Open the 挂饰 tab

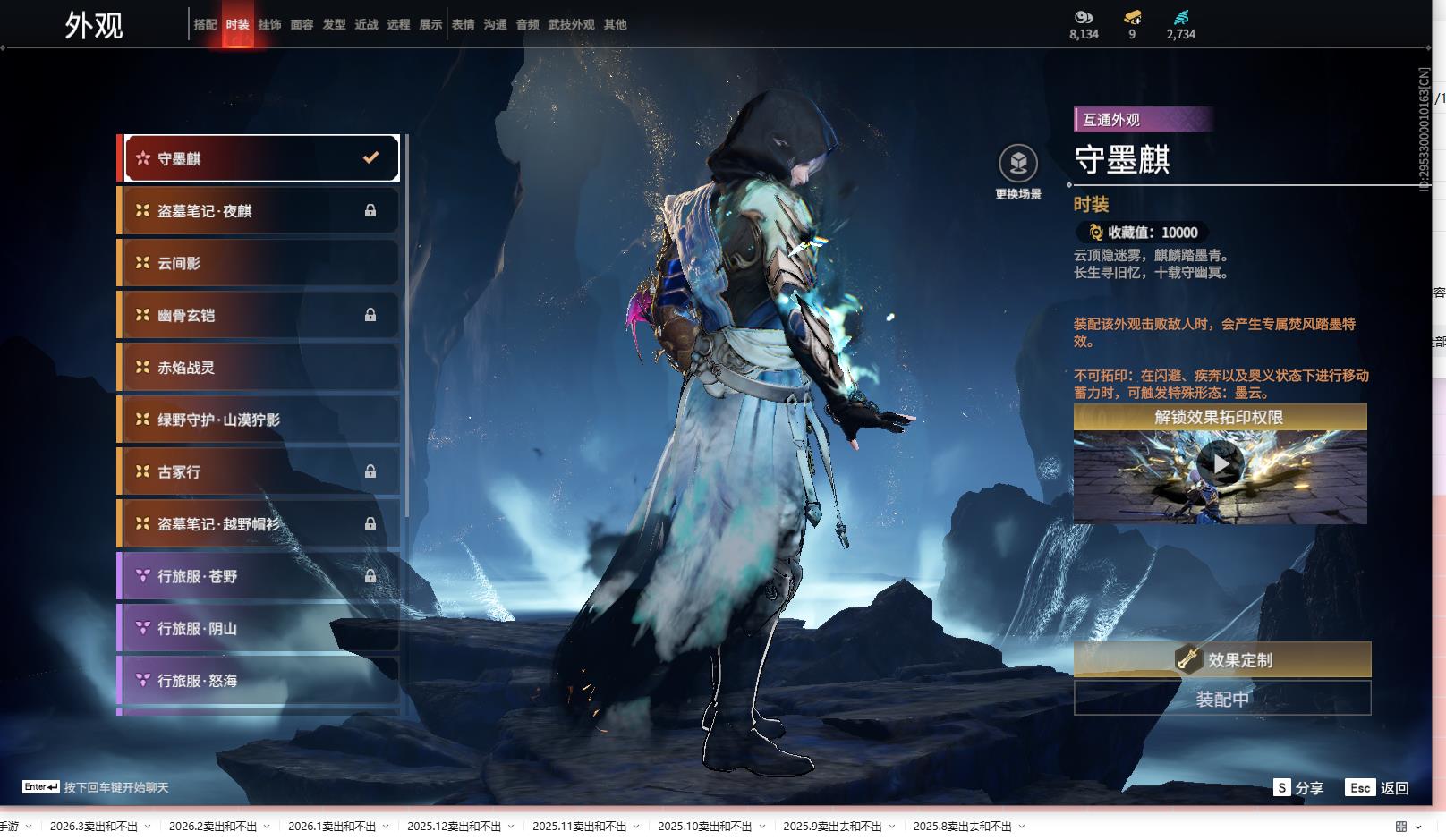click(269, 25)
